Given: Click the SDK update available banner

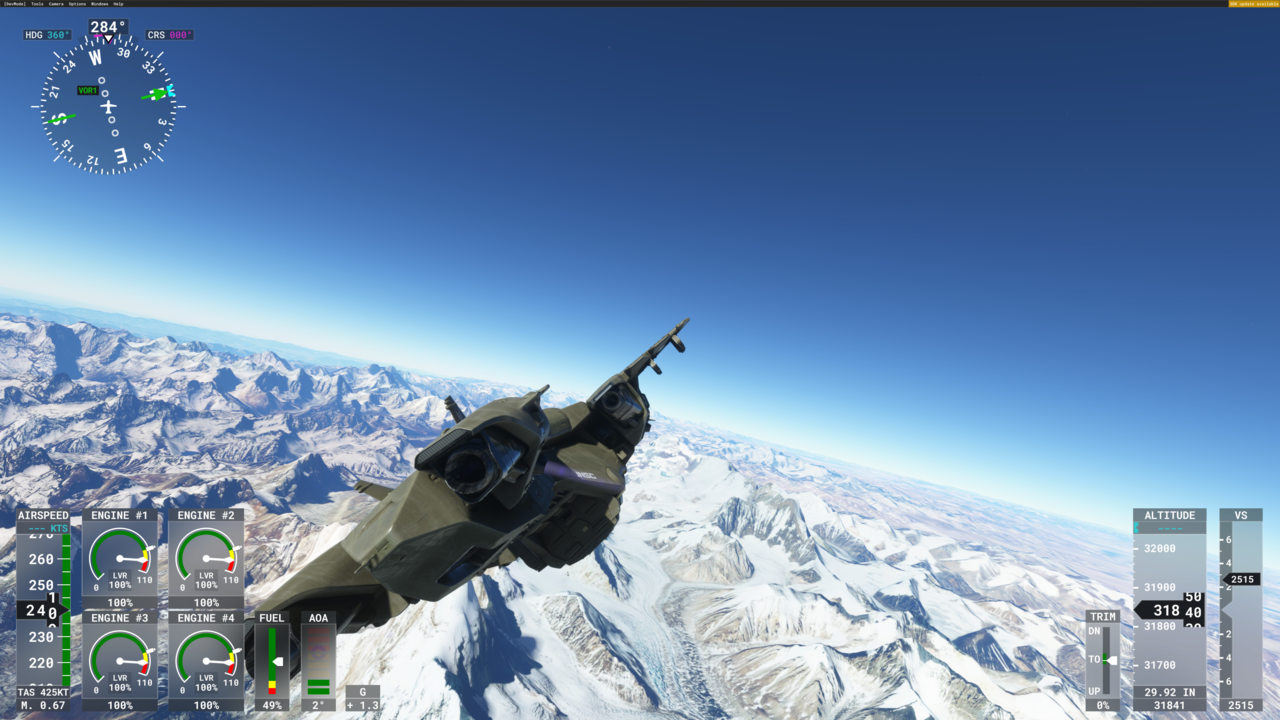Looking at the screenshot, I should click(x=1254, y=4).
